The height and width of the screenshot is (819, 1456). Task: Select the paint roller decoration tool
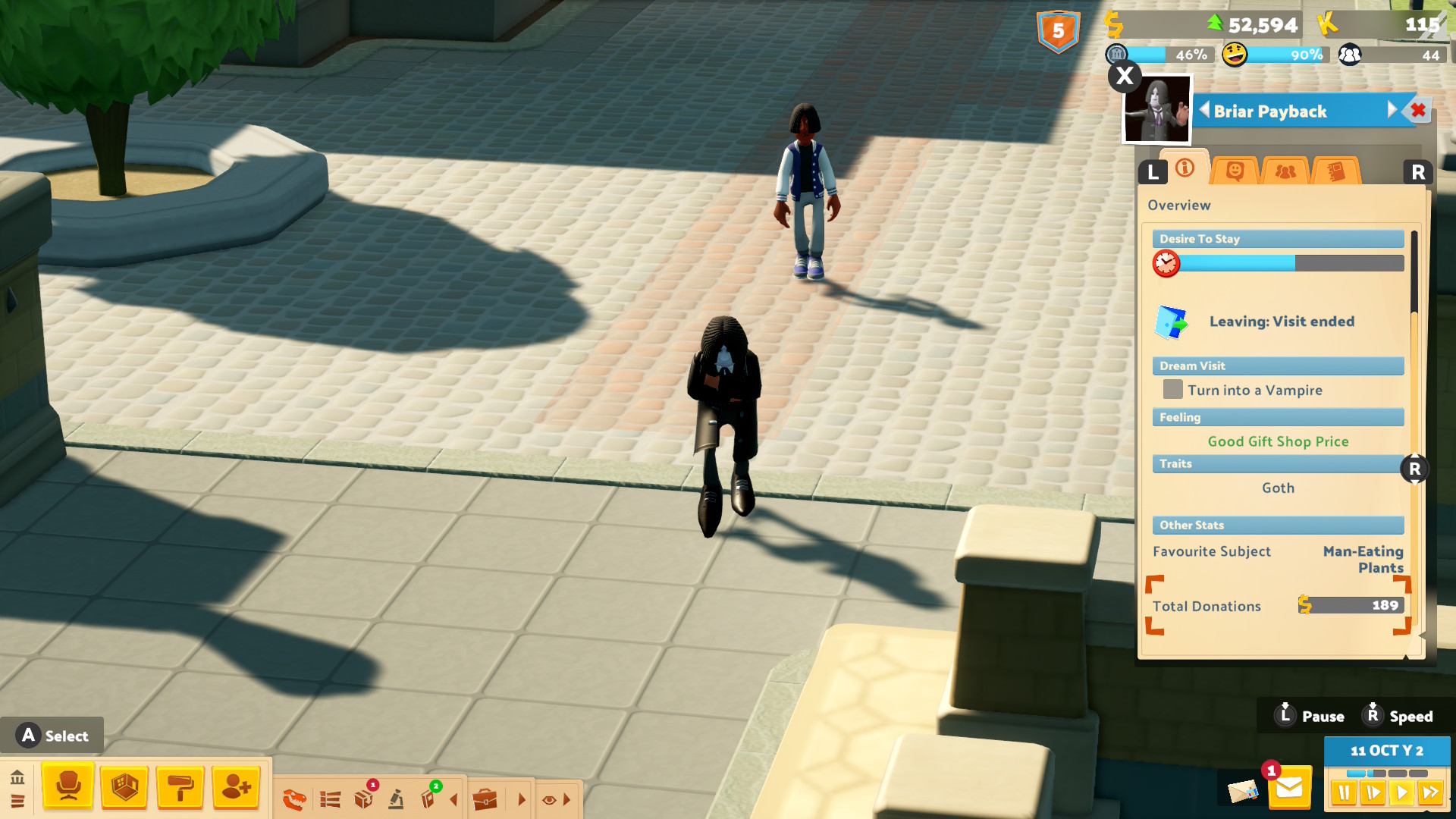(180, 787)
